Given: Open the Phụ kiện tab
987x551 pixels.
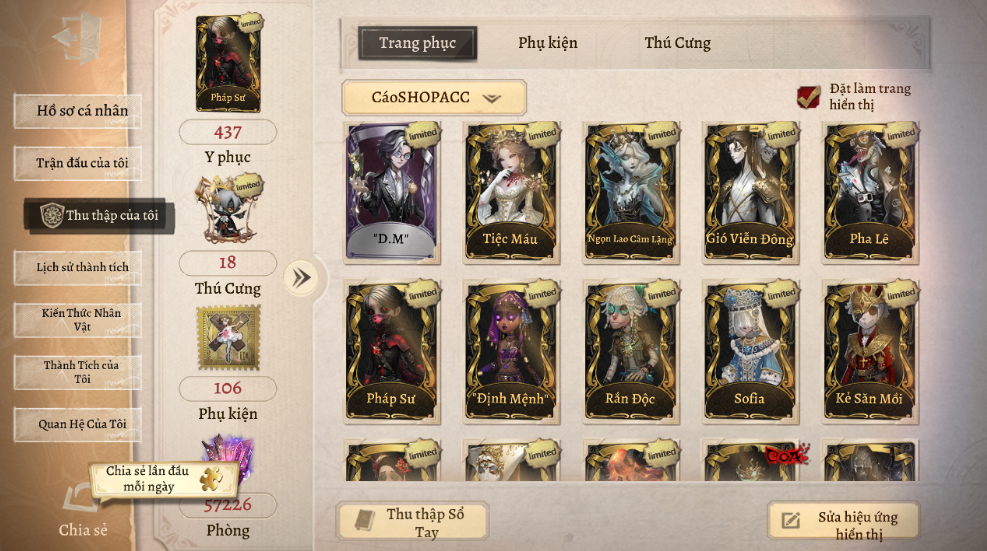Looking at the screenshot, I should (x=547, y=43).
